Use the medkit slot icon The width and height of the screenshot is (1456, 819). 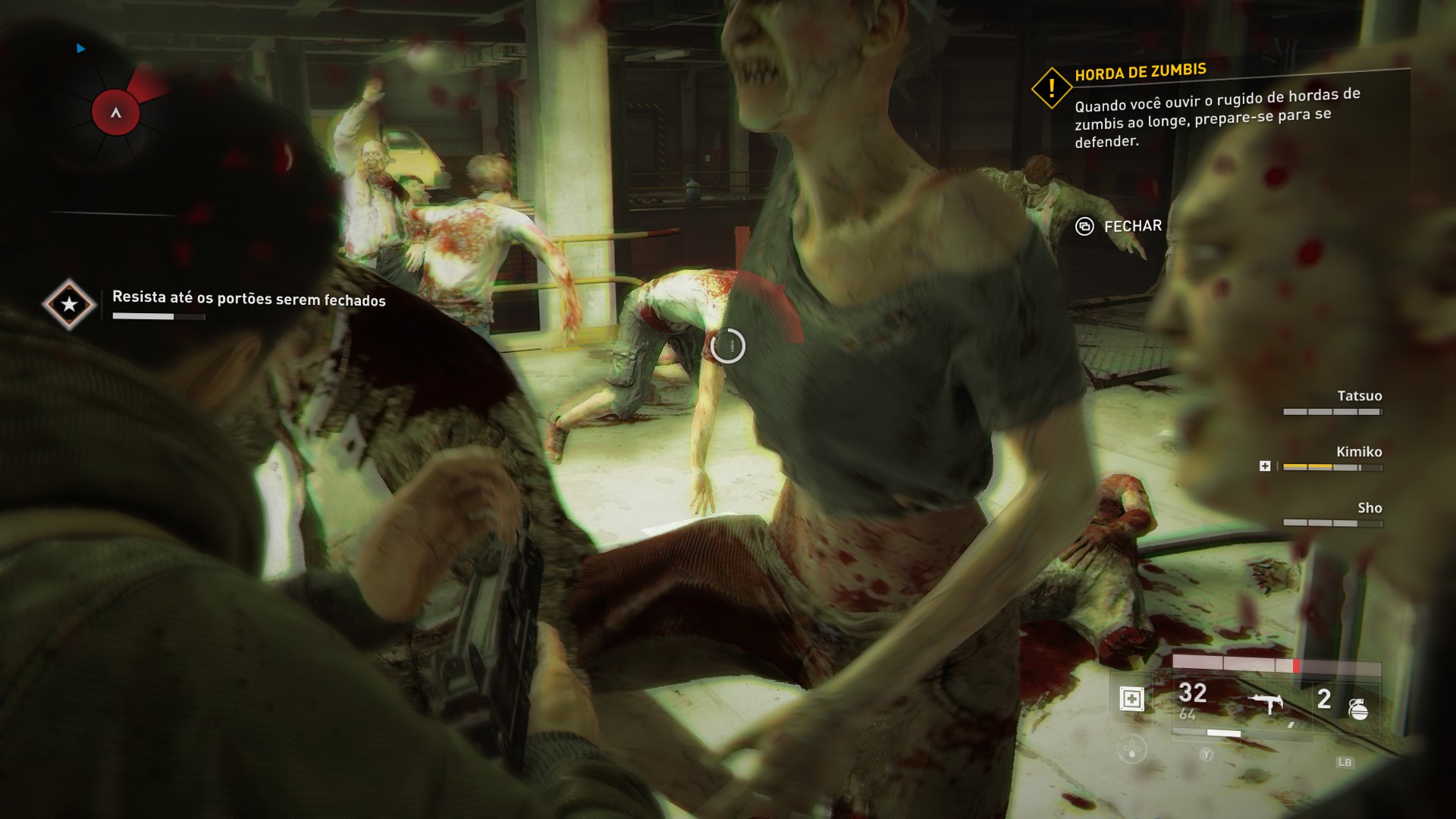(1131, 698)
